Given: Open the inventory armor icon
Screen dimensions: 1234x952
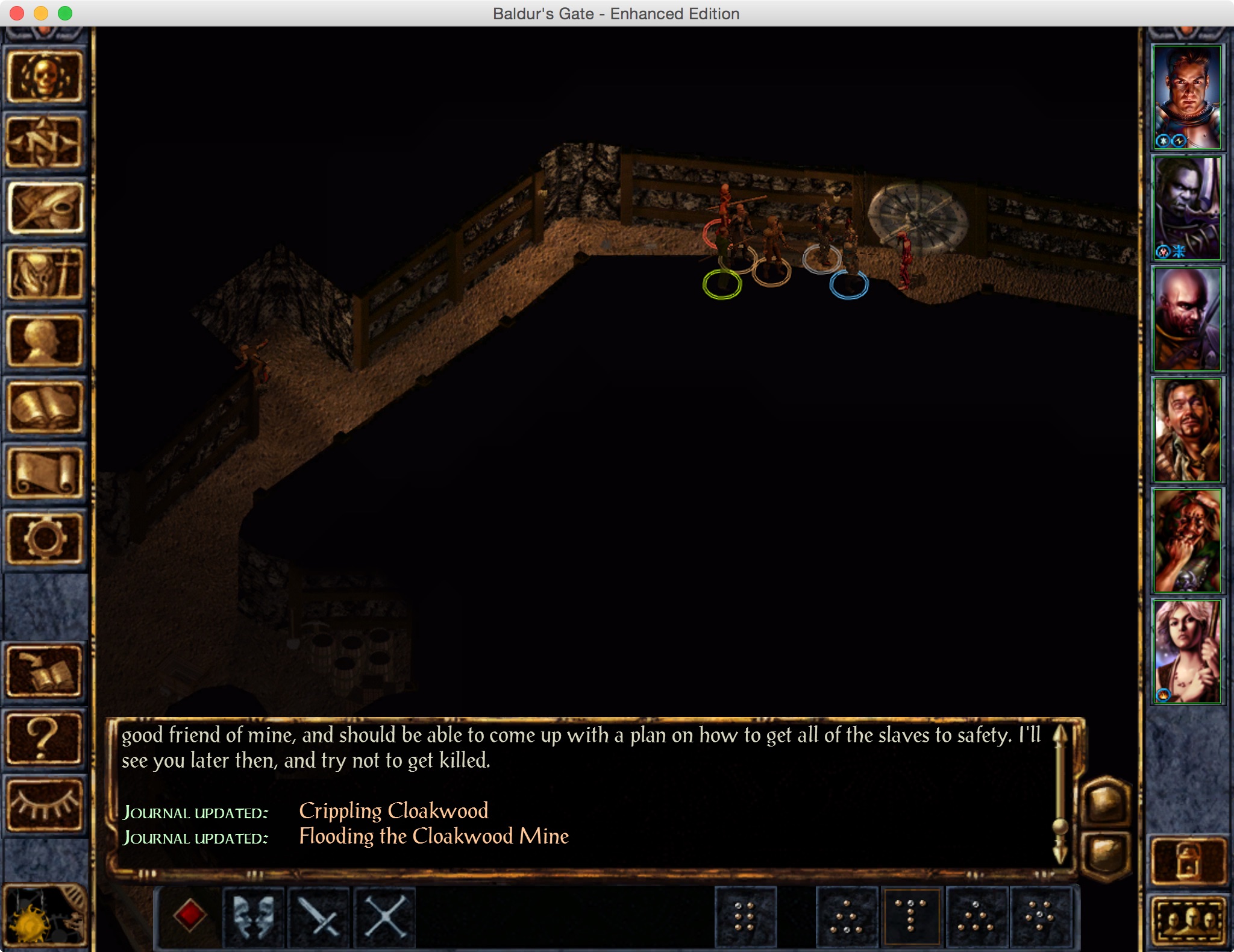Looking at the screenshot, I should coord(45,275).
